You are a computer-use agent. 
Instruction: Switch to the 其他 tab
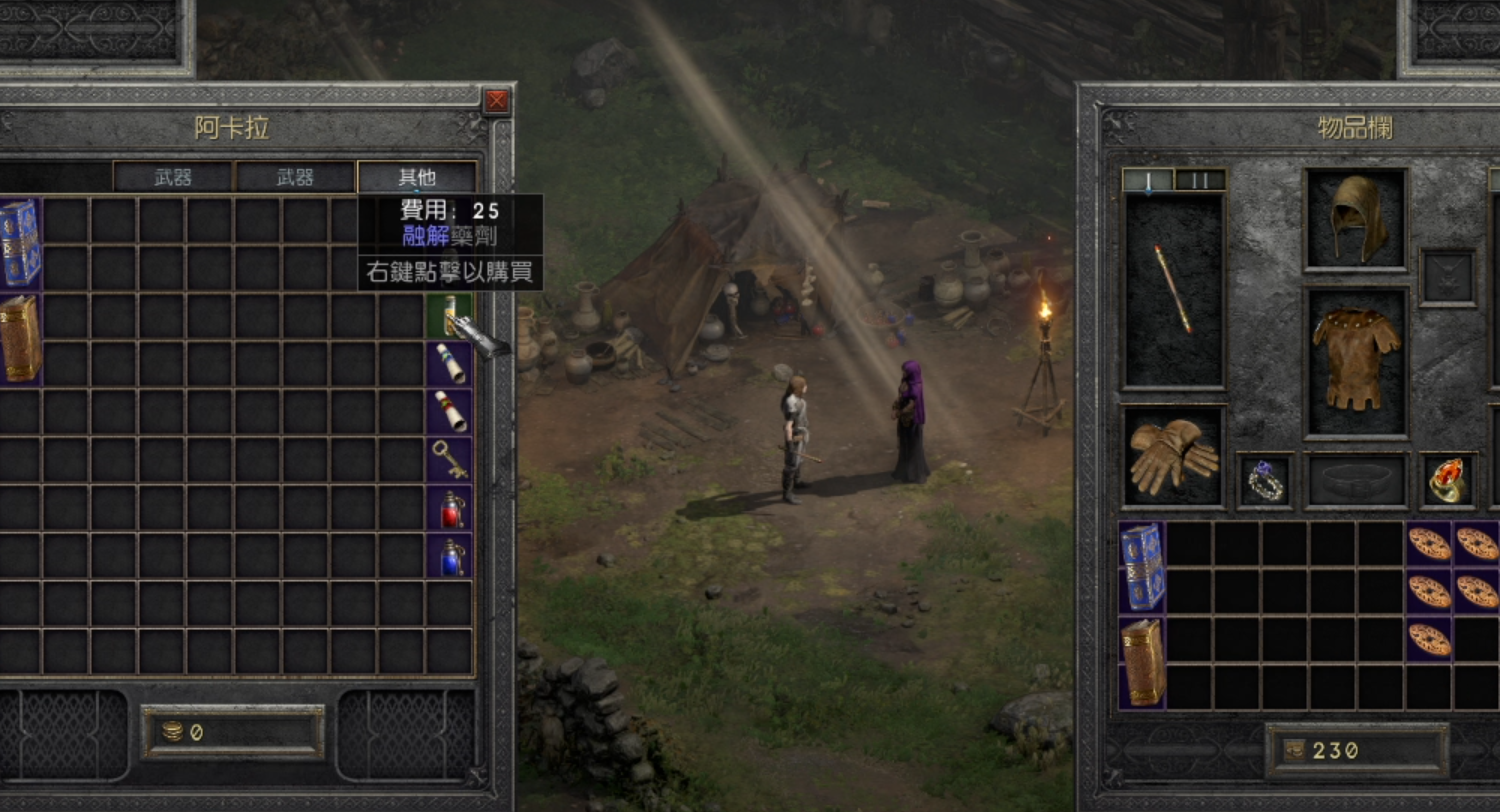[416, 177]
